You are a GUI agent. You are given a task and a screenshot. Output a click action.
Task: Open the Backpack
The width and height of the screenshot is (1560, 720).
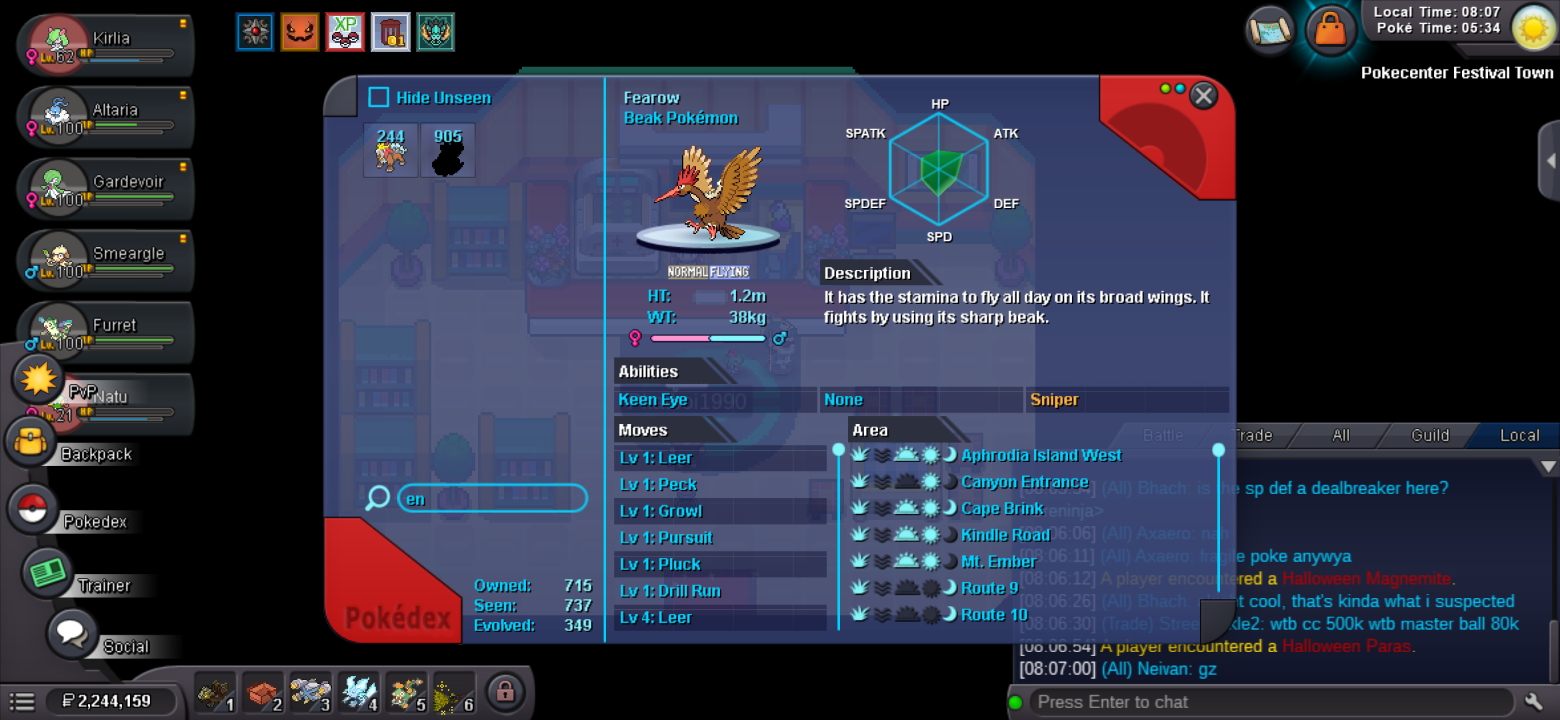33,443
